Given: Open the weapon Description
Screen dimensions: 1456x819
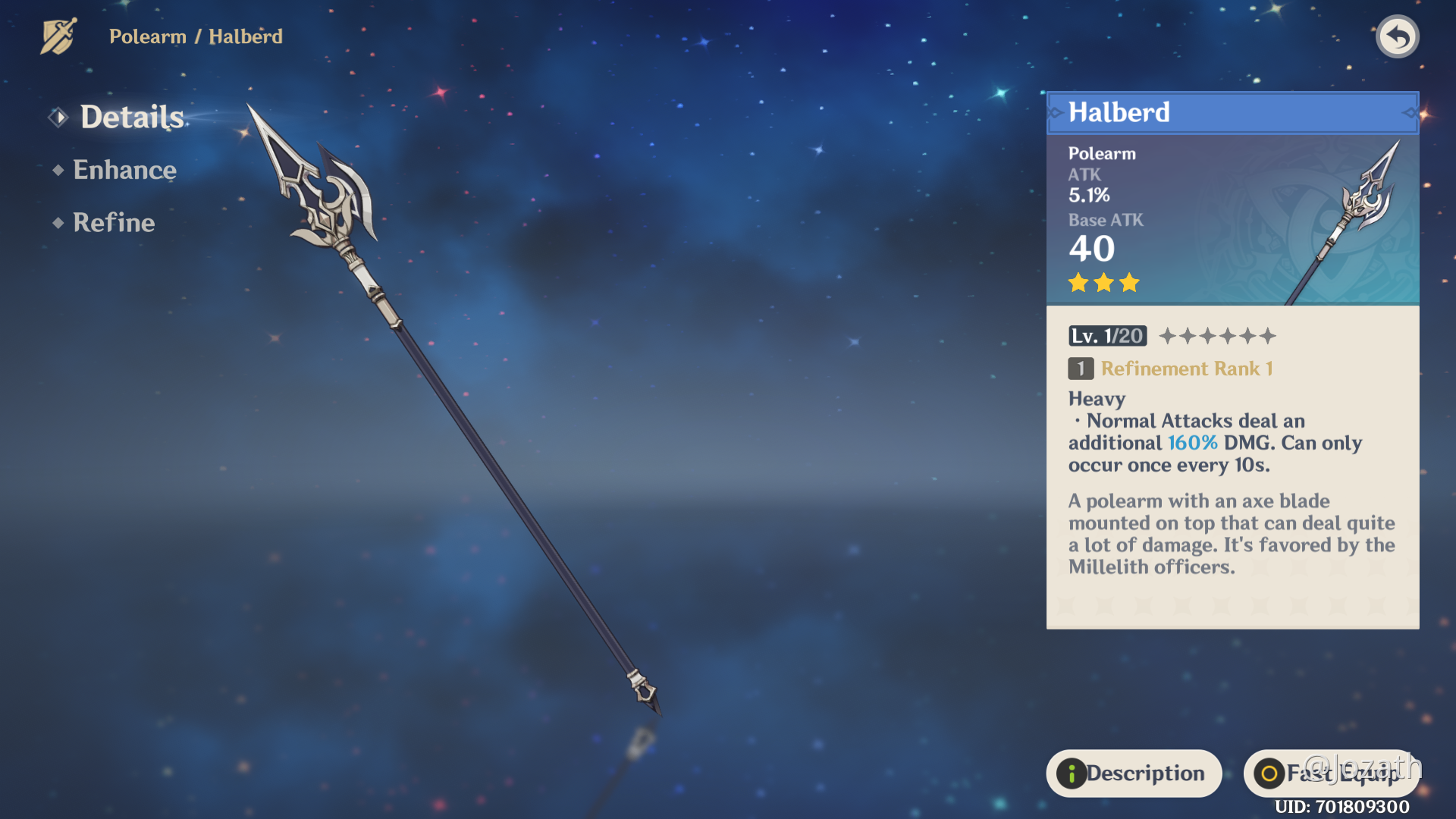Looking at the screenshot, I should point(1133,773).
